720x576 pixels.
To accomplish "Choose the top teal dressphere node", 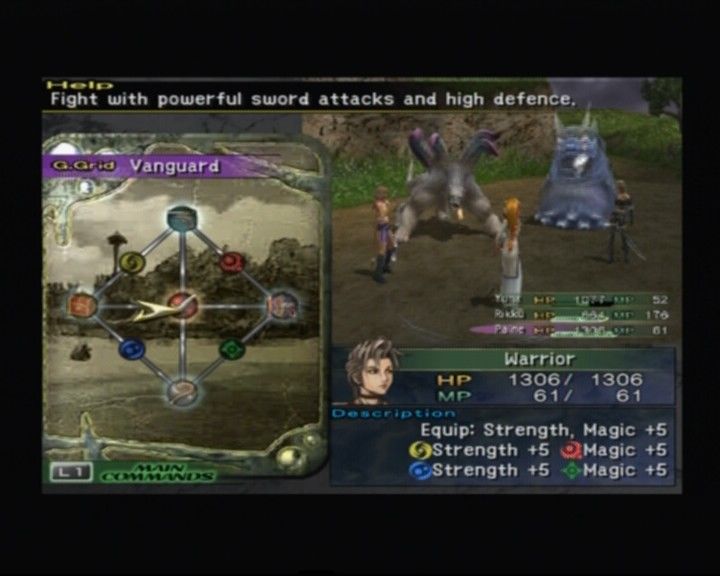I will click(x=181, y=217).
